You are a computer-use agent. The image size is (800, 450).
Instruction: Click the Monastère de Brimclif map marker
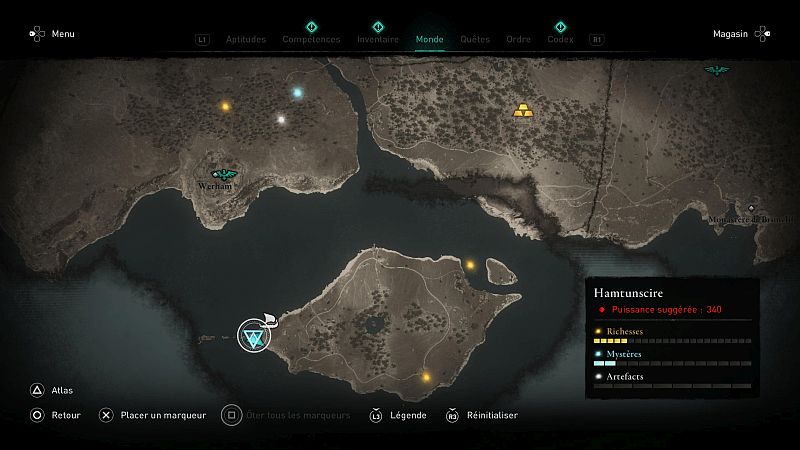click(x=751, y=210)
